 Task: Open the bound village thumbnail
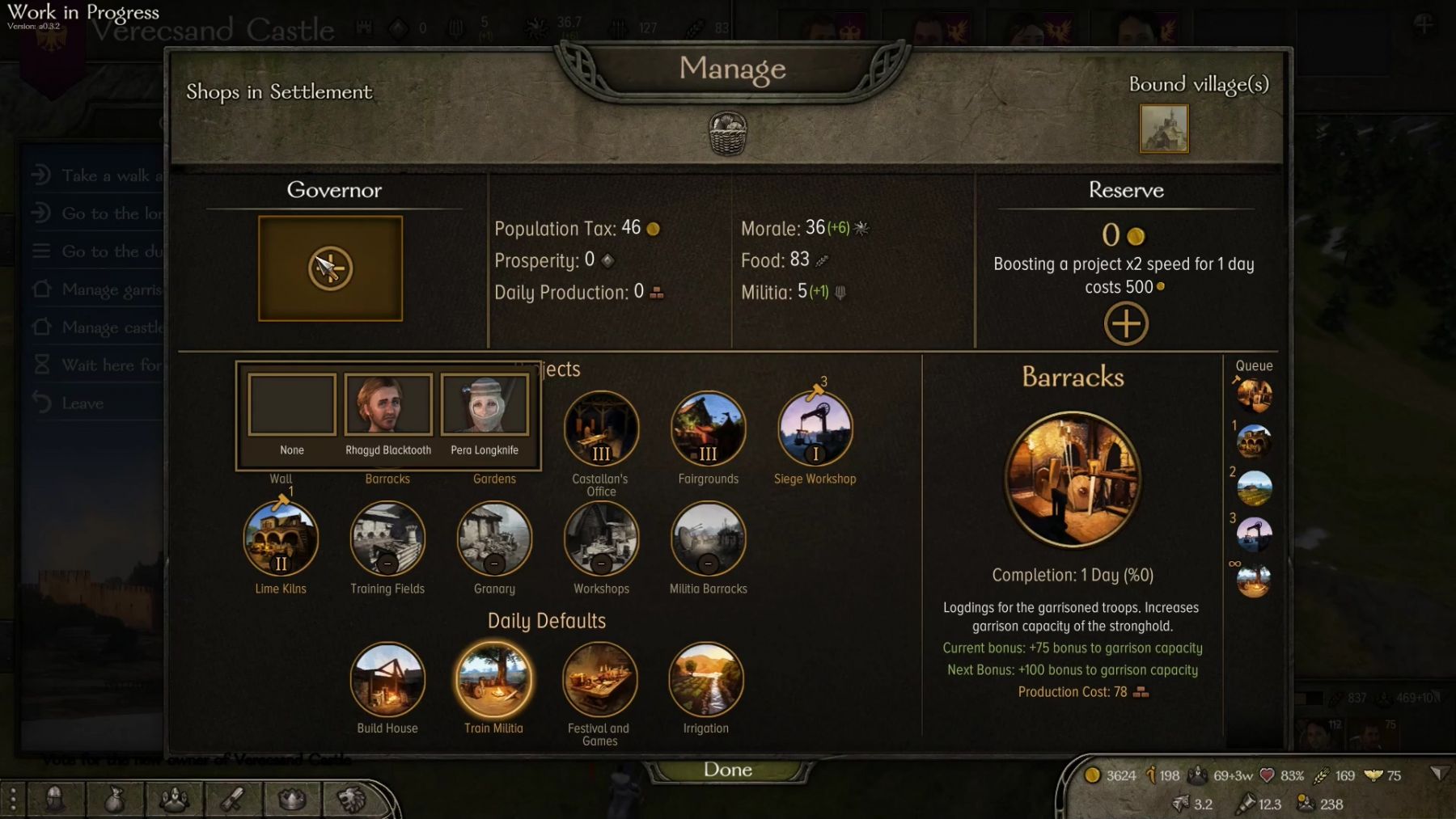pos(1164,129)
